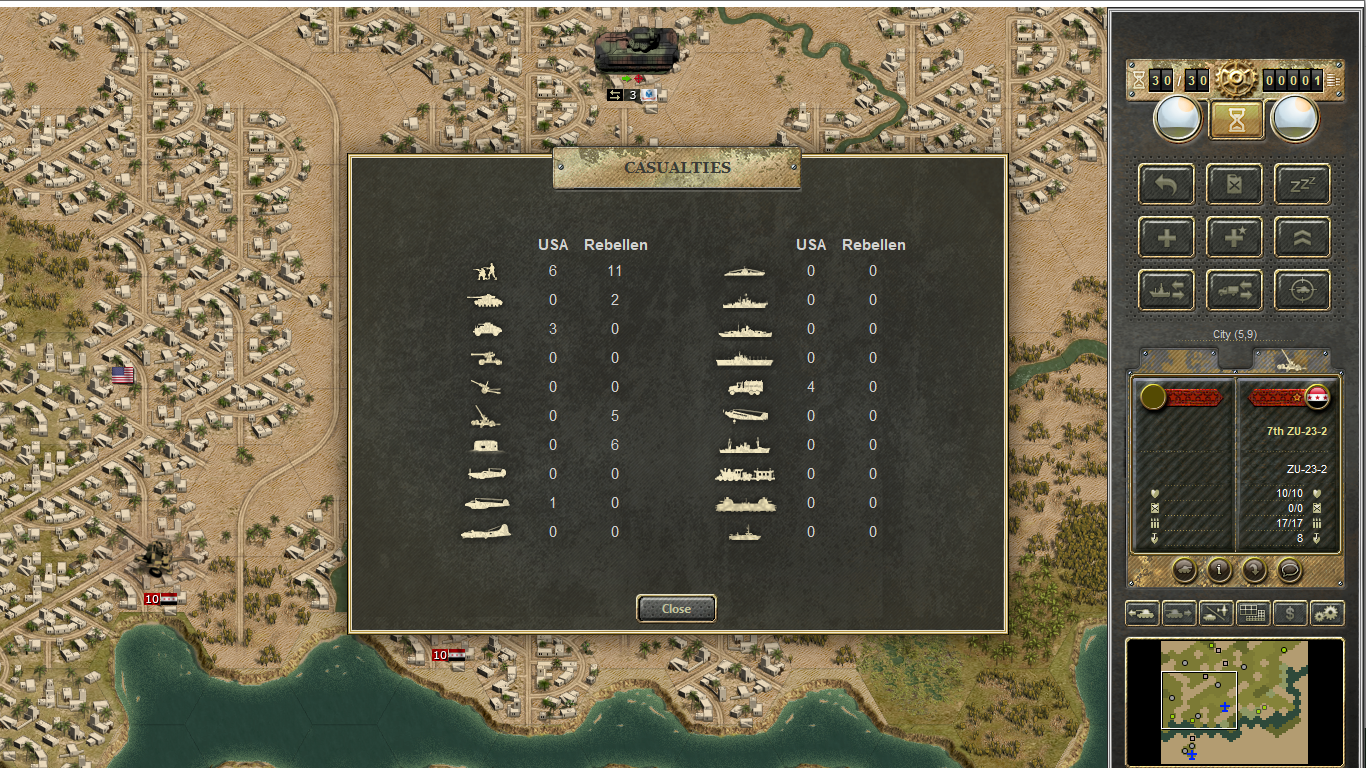Open the tank crosshair targeting button

coord(1302,291)
